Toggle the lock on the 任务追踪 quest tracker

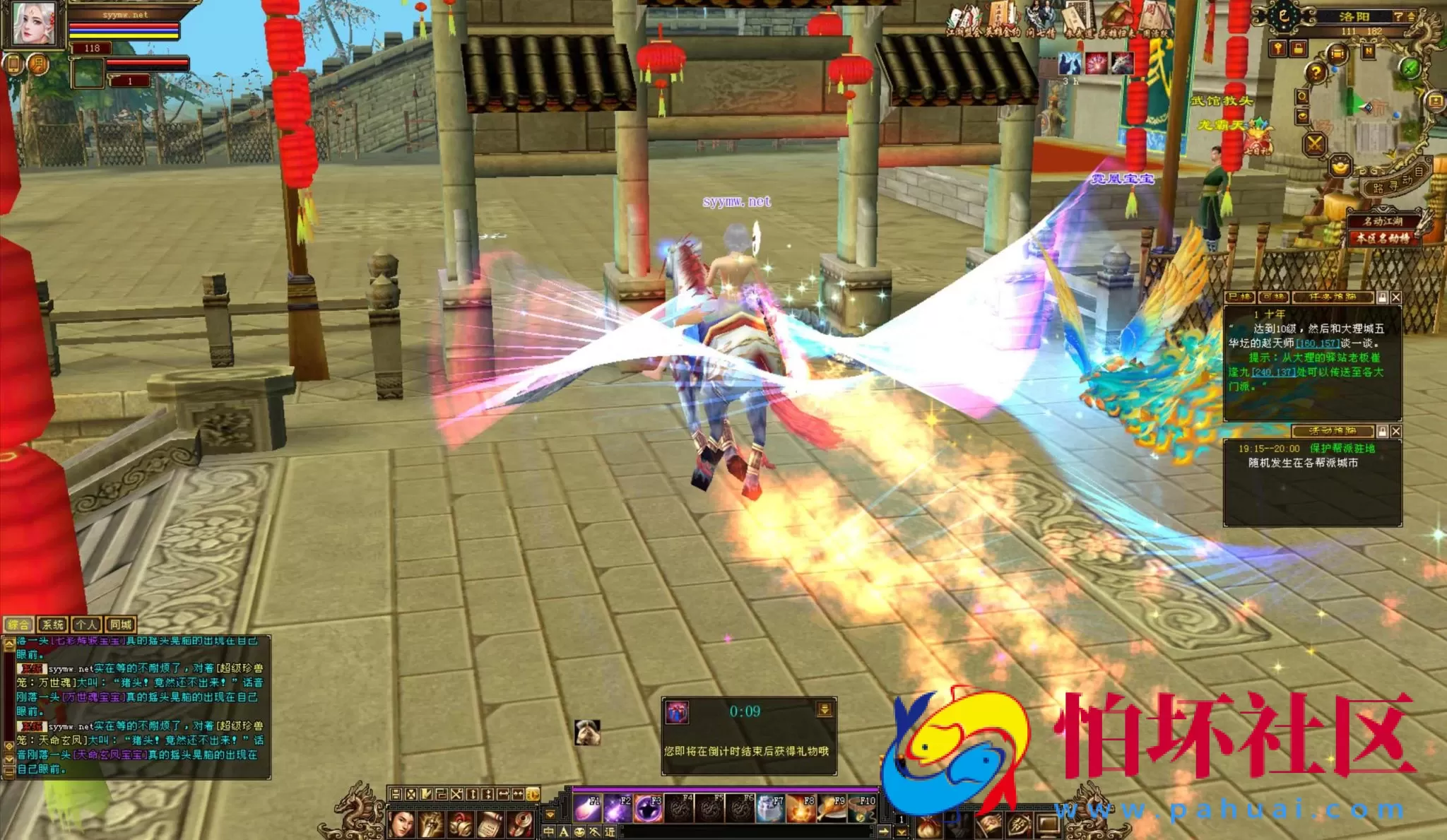click(x=1382, y=297)
